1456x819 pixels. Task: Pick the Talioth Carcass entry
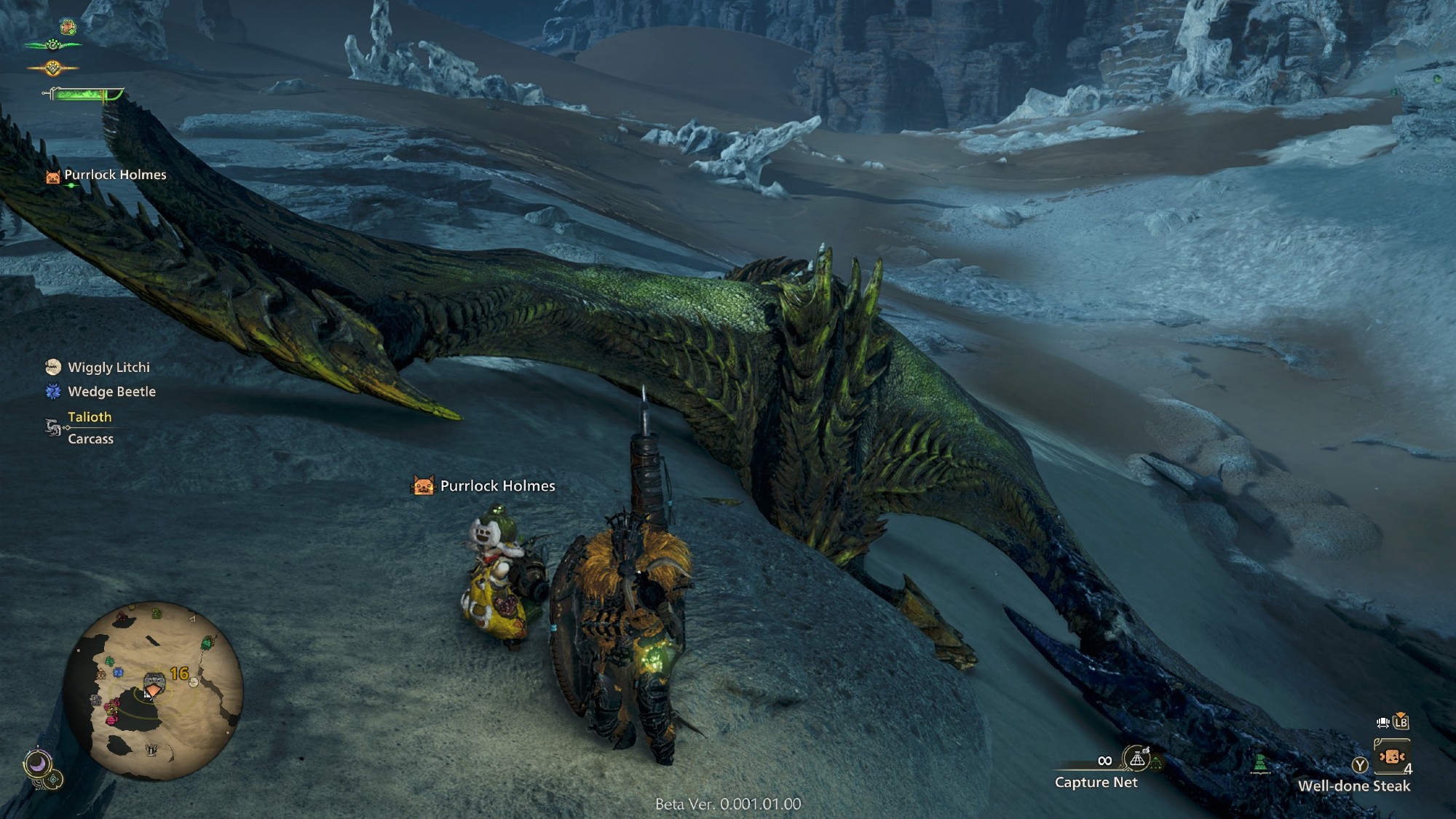pos(90,428)
